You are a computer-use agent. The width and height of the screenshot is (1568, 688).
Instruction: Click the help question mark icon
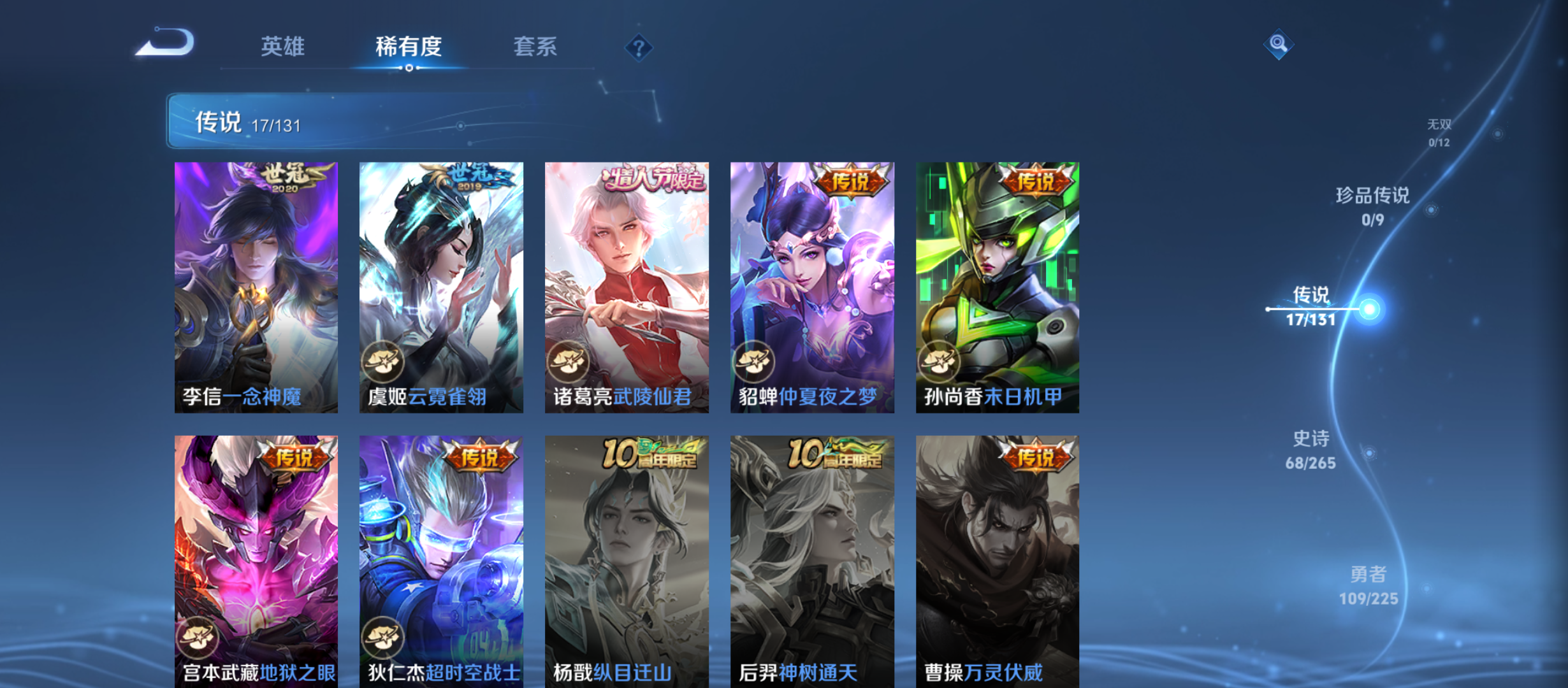coord(639,47)
